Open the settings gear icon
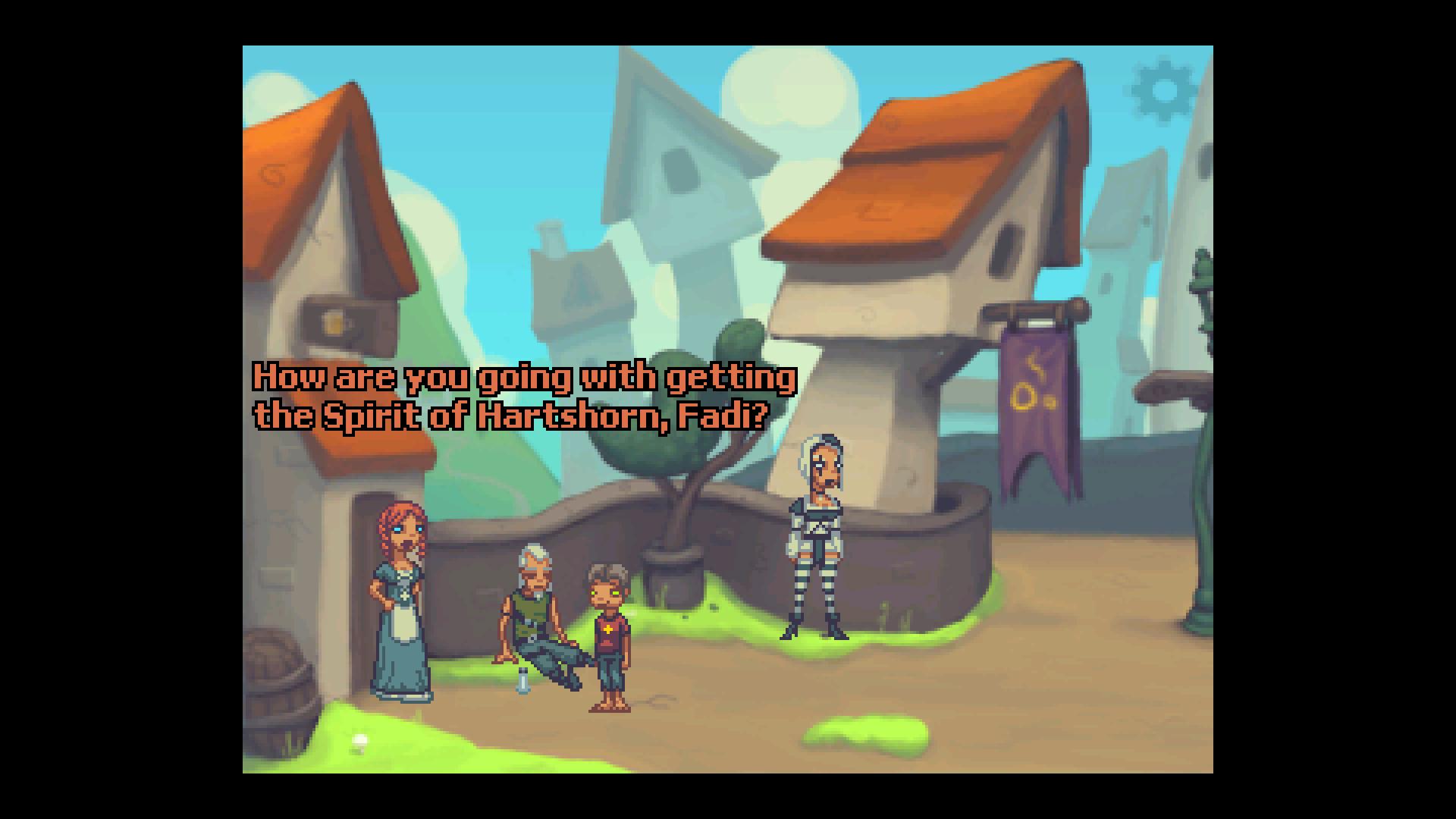Viewport: 1456px width, 819px height. pos(1164,90)
